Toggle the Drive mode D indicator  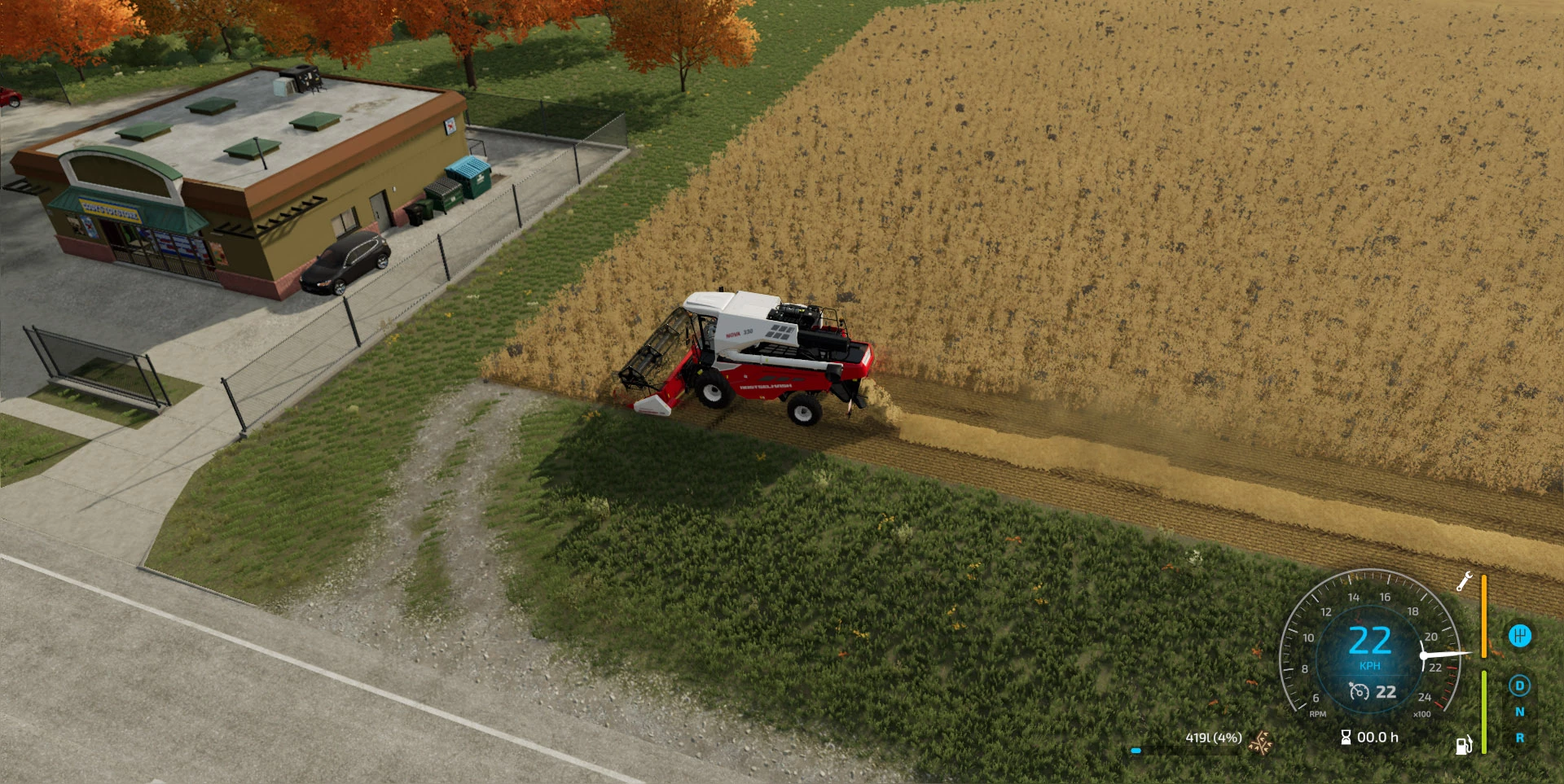(1519, 686)
